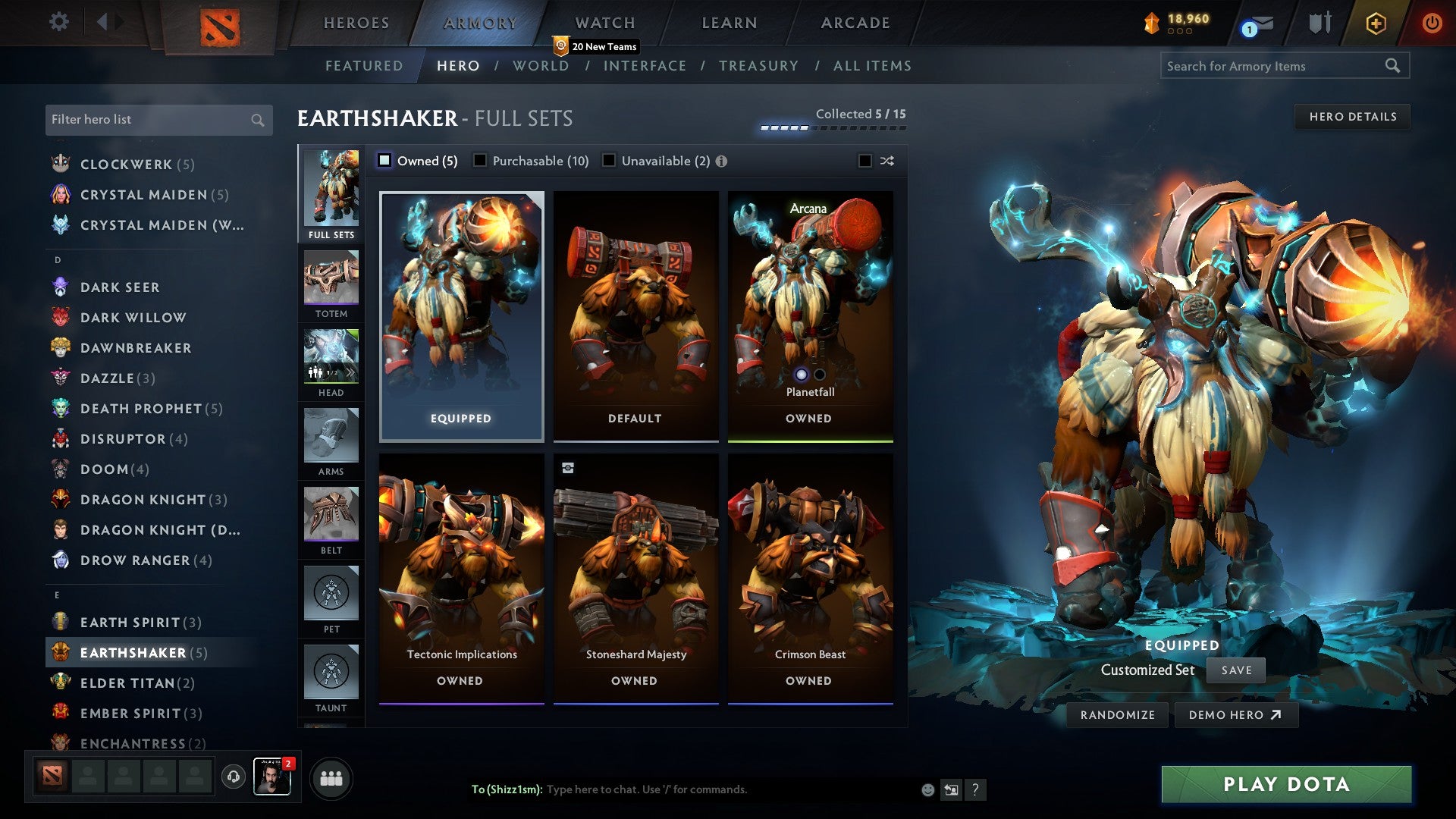Click the power button to exit
The height and width of the screenshot is (819, 1456).
coord(1432,22)
